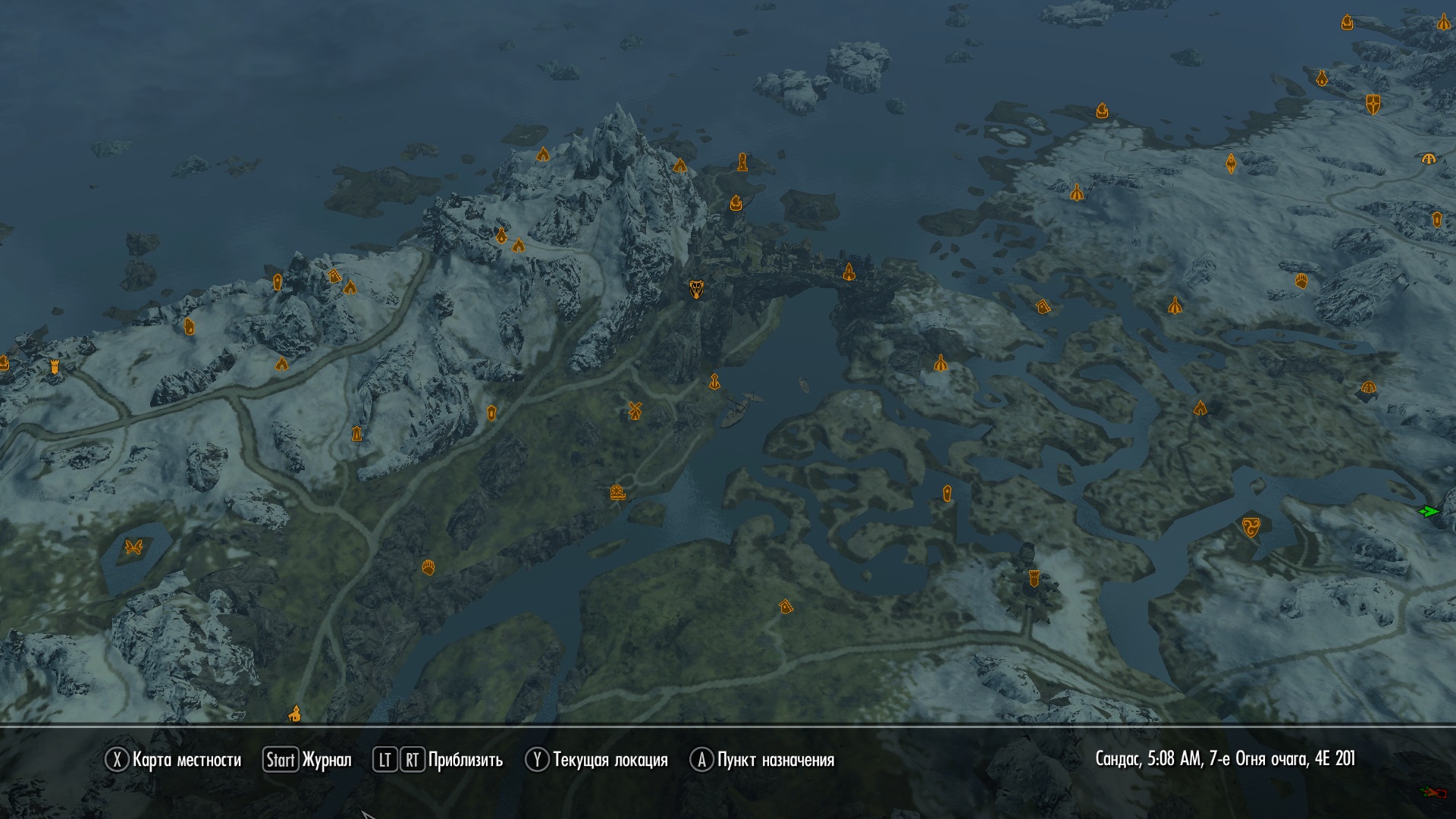Pick the anchor-shaped docks marker
1456x819 pixels.
(x=714, y=381)
